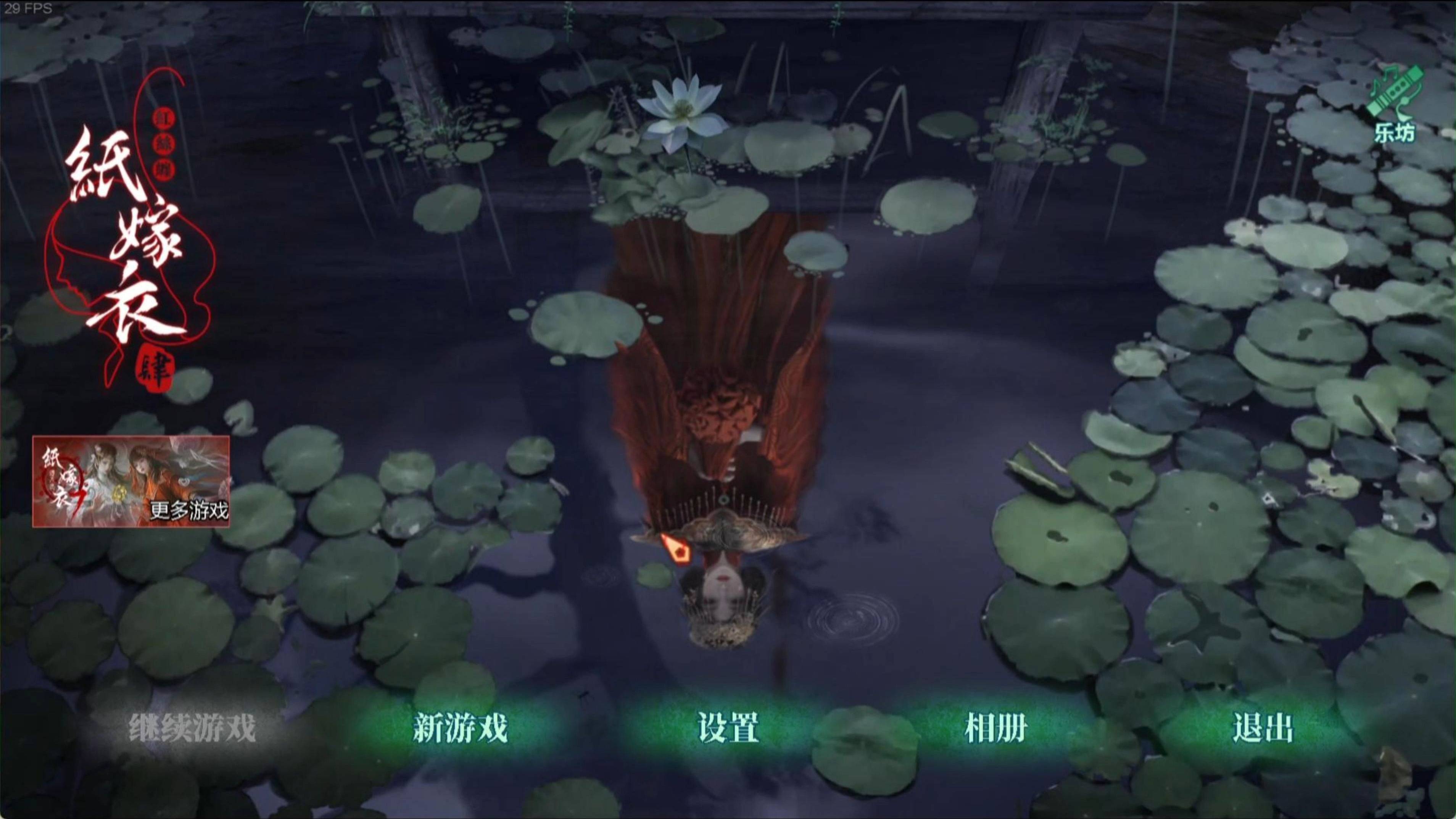Open the 相册 album gallery
The image size is (1456, 819).
pos(995,728)
